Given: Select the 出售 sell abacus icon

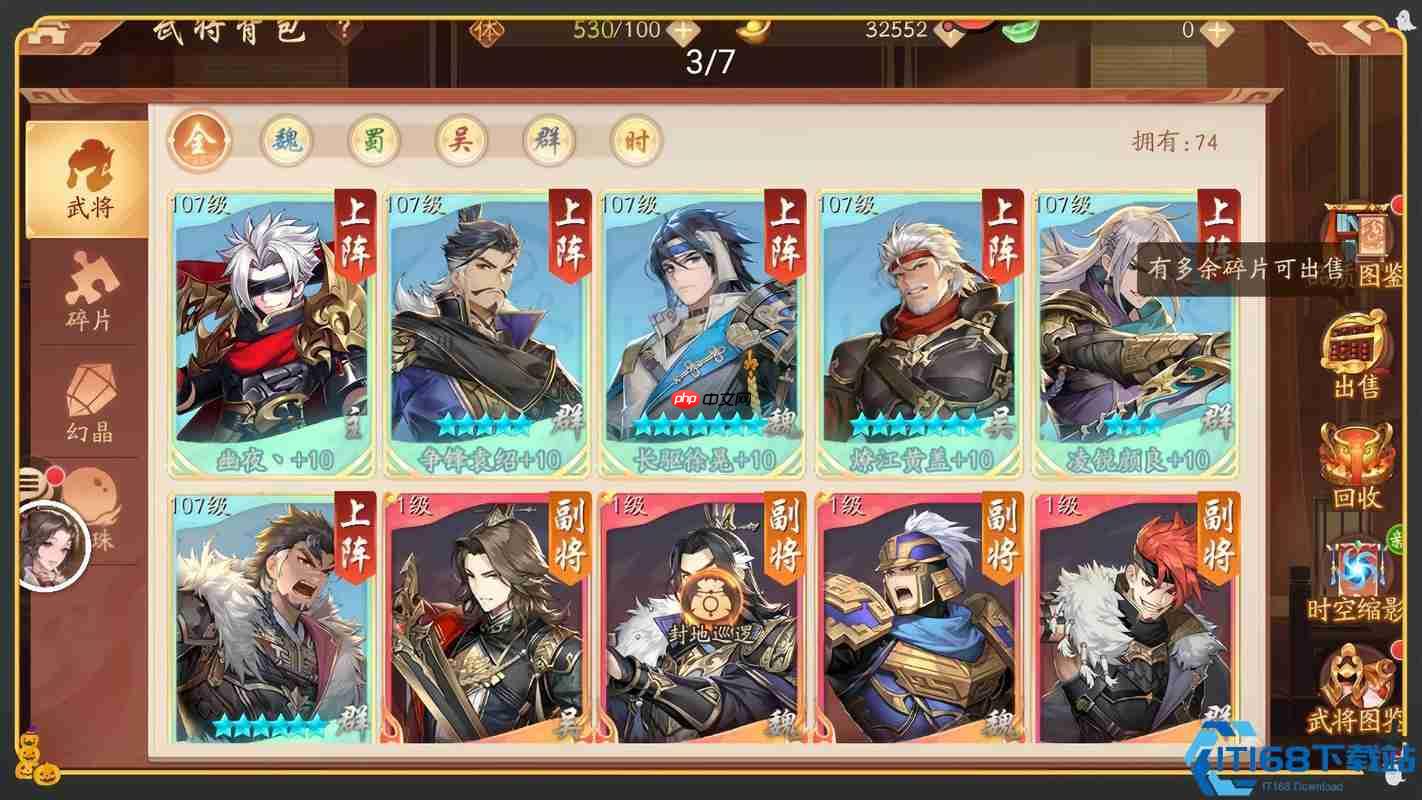Looking at the screenshot, I should (1357, 352).
